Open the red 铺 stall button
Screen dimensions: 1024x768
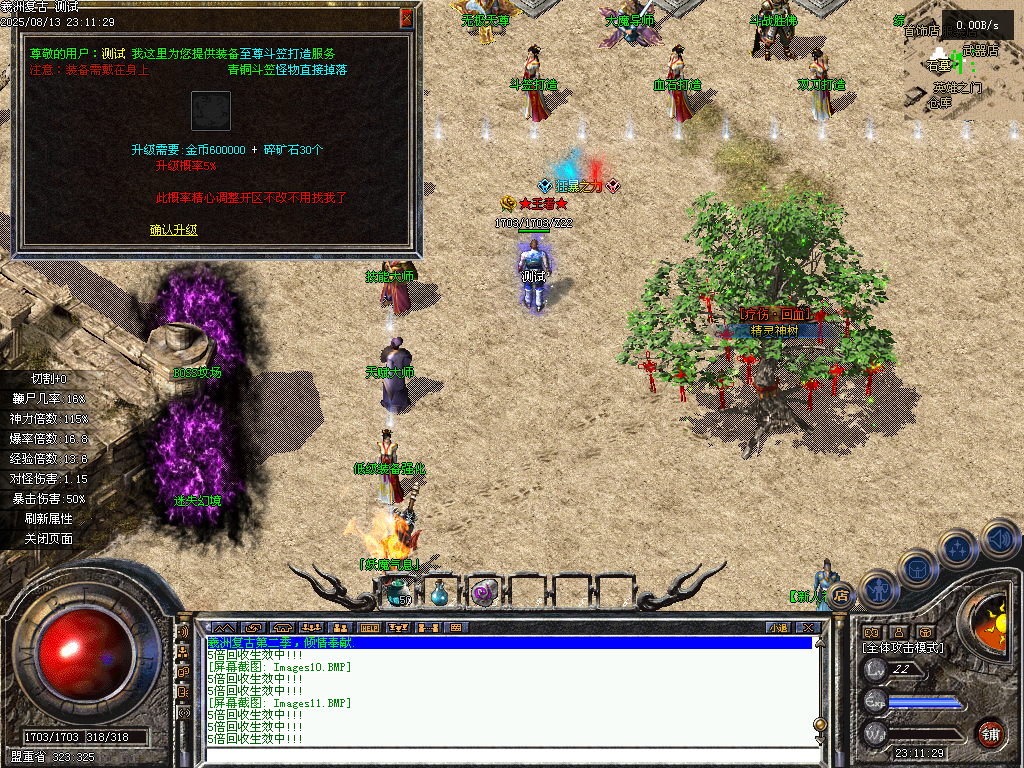(x=989, y=733)
